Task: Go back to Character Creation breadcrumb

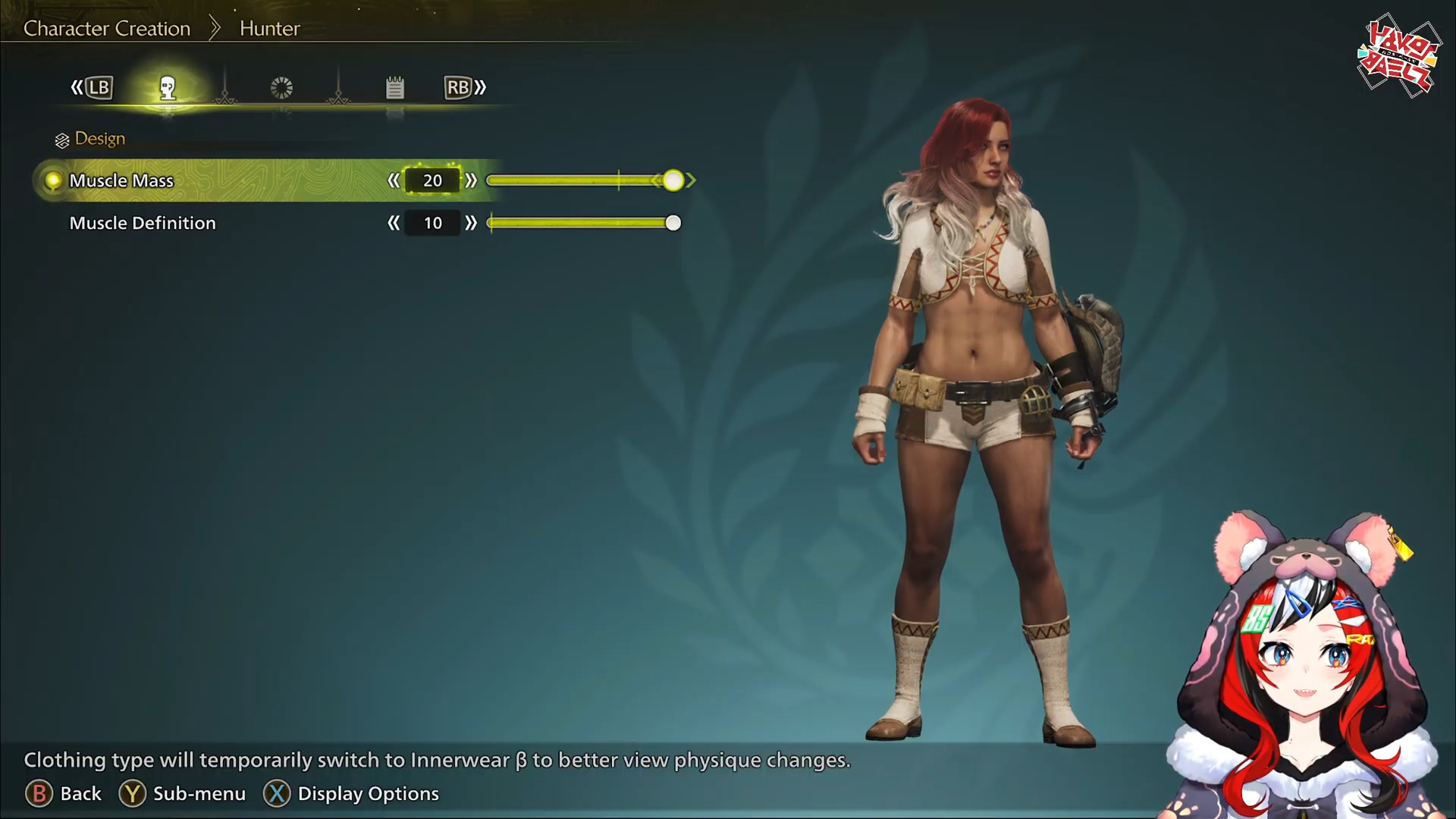Action: (x=107, y=29)
